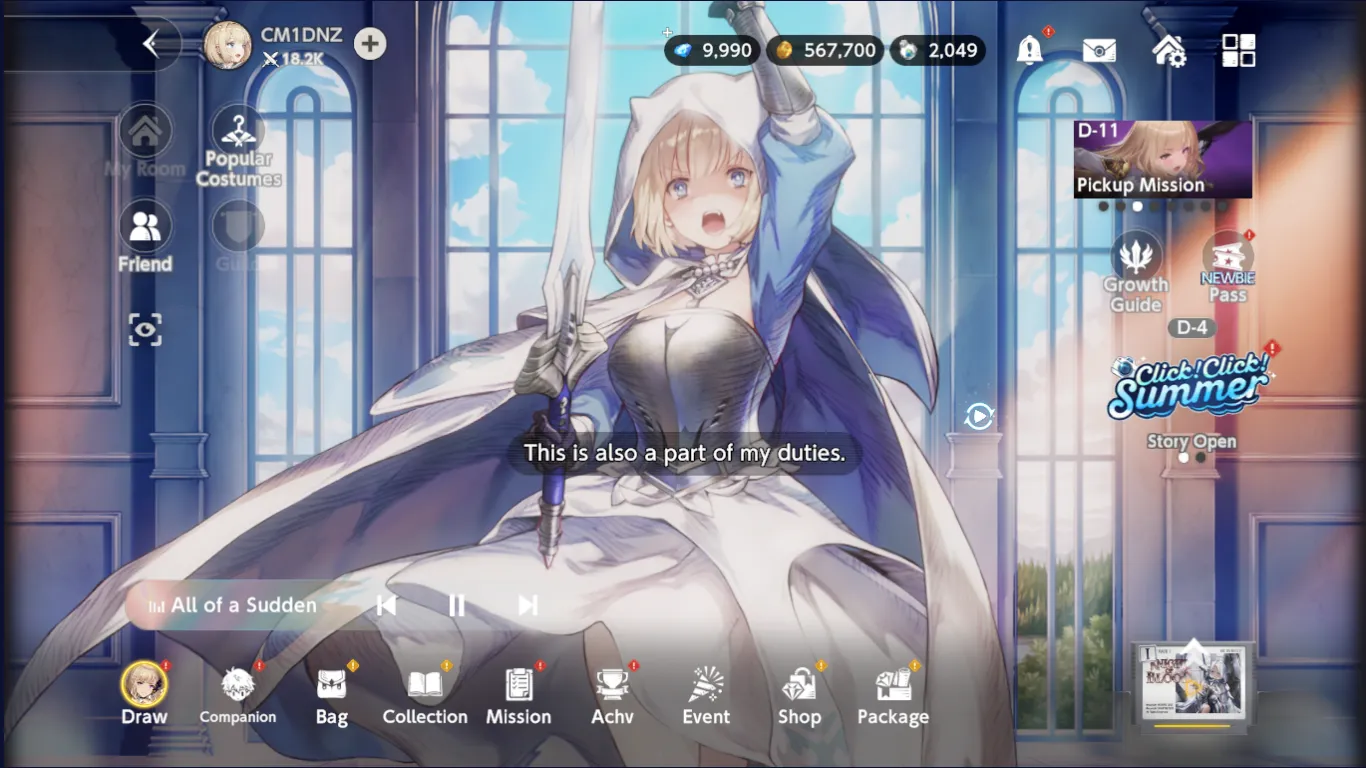Open the Shop
1366x768 pixels.
tap(799, 694)
